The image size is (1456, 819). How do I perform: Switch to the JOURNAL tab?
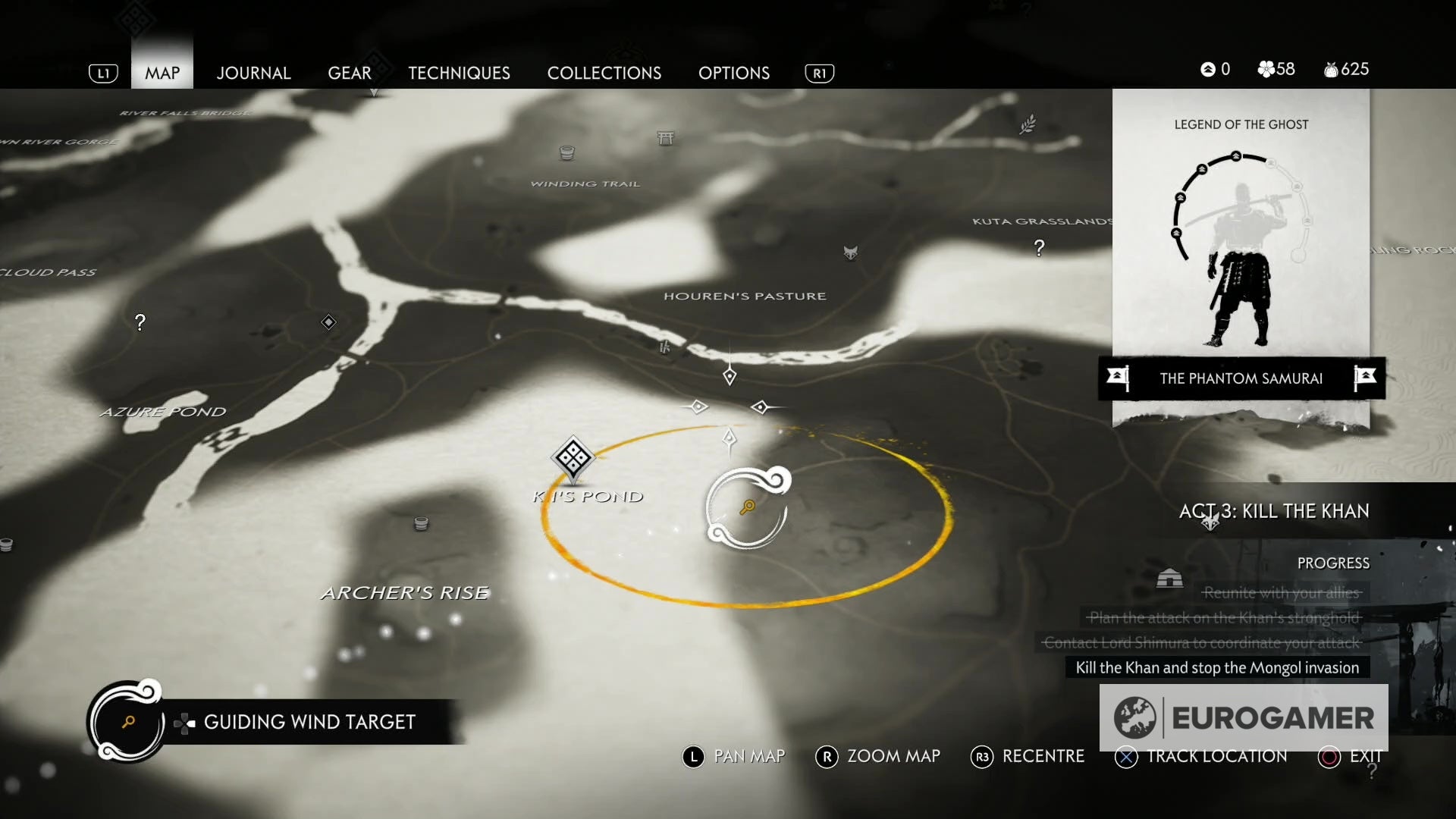pos(253,73)
